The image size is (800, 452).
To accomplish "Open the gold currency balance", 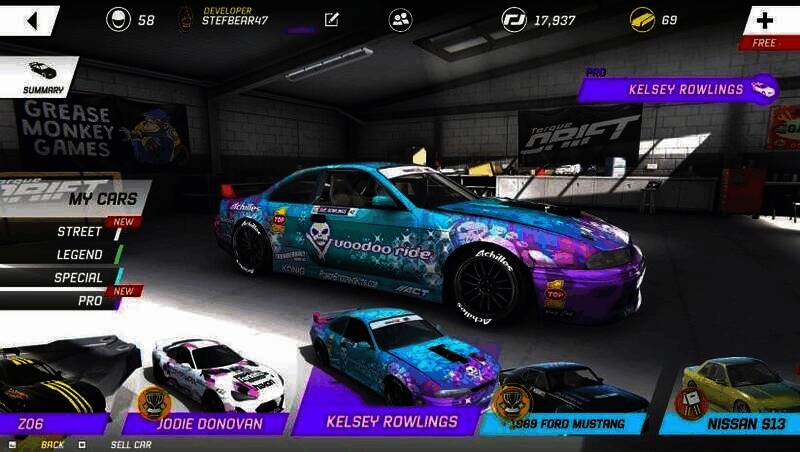I will point(654,20).
